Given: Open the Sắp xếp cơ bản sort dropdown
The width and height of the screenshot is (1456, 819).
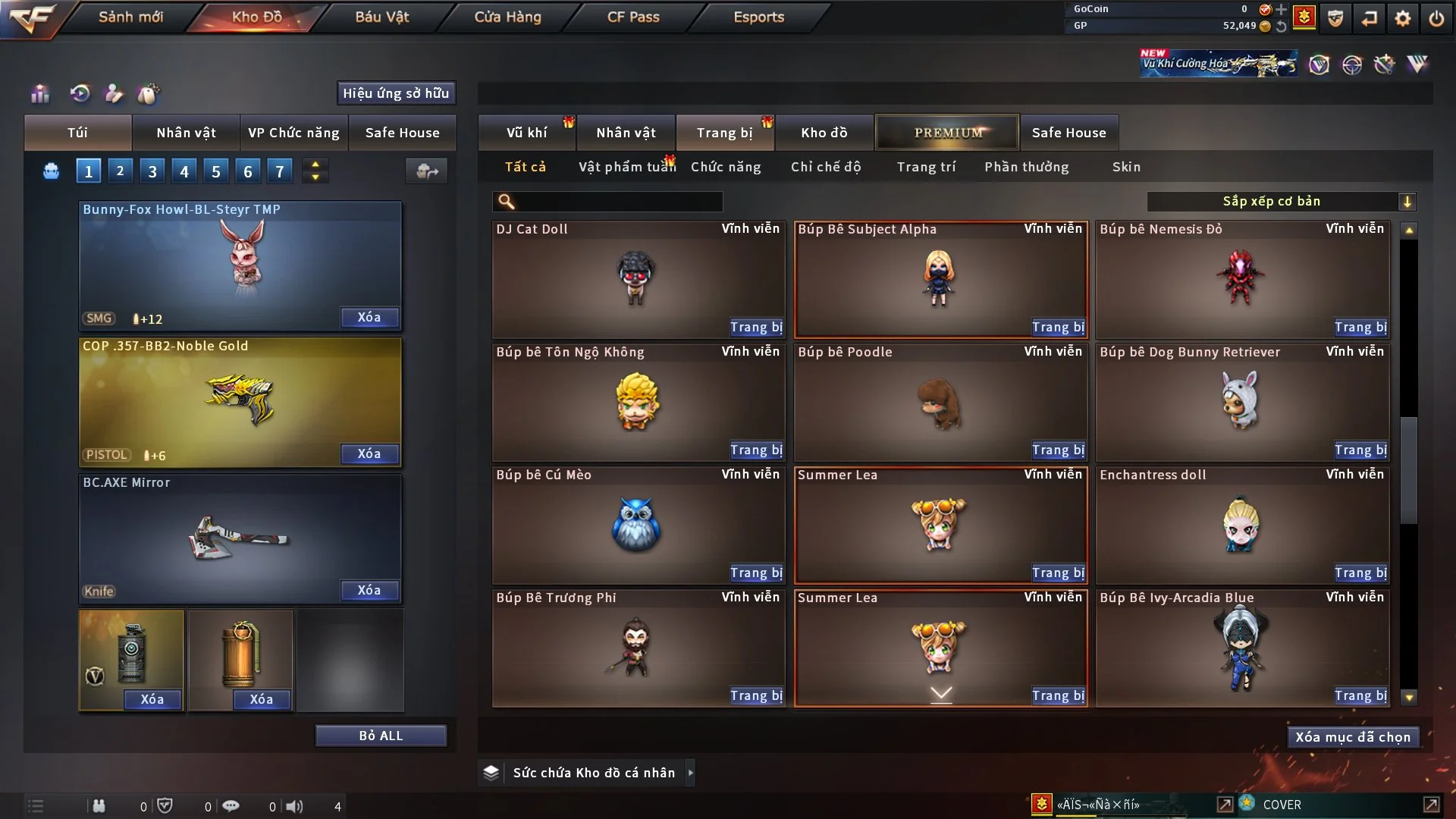Looking at the screenshot, I should pos(1281,202).
